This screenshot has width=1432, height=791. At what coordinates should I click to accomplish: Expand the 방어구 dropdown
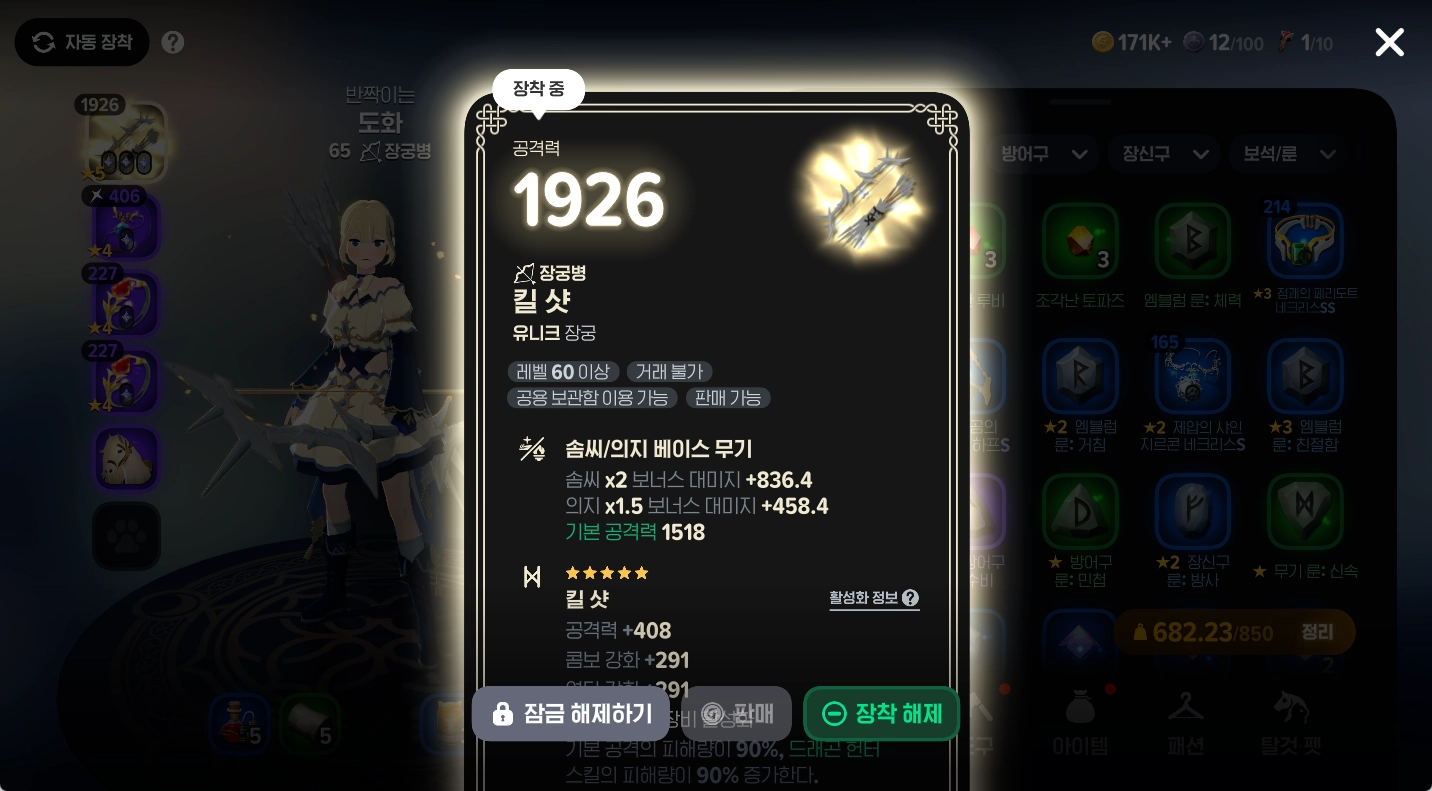click(1044, 154)
